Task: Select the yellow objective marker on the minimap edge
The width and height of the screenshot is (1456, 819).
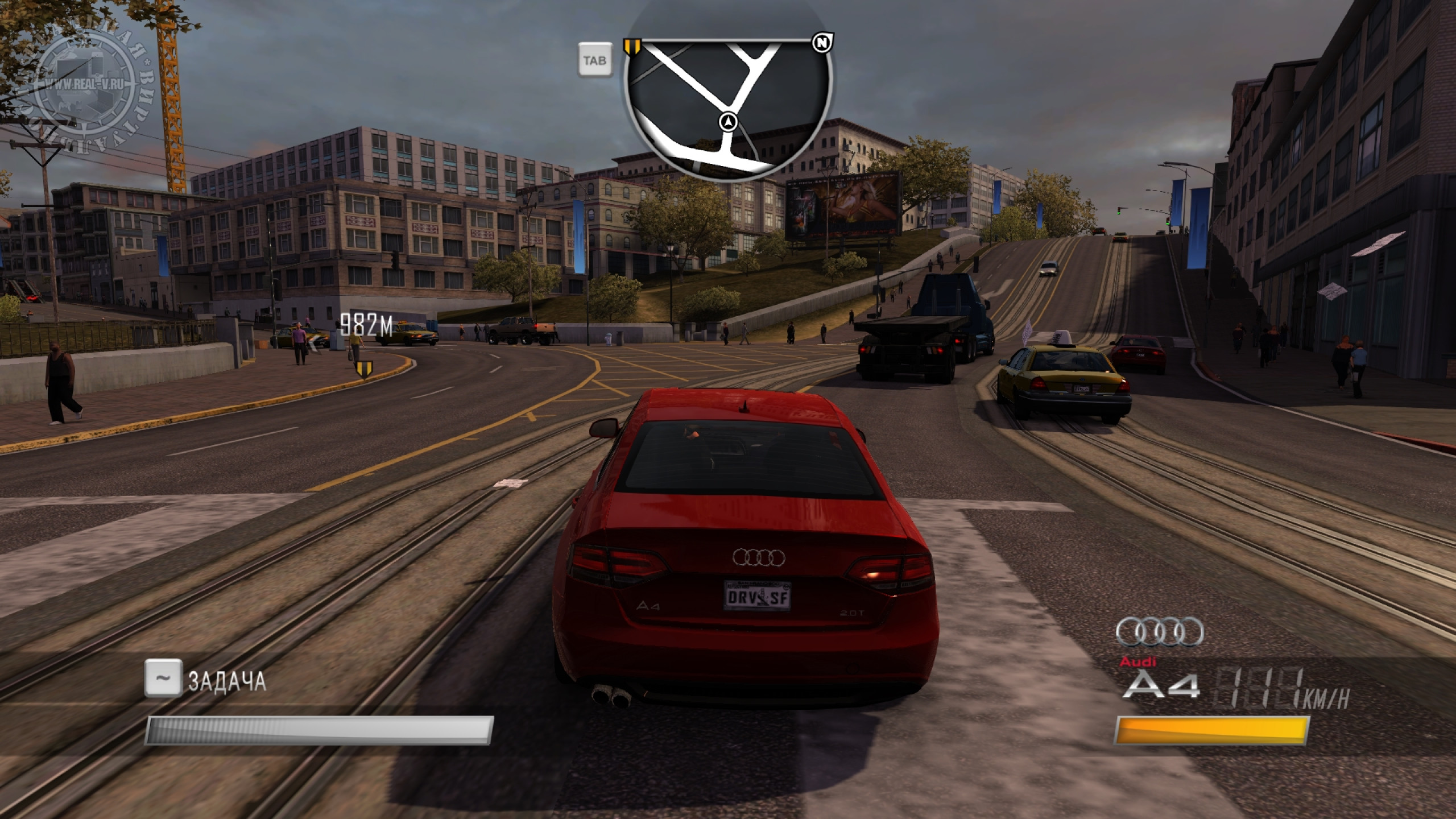Action: tap(632, 47)
